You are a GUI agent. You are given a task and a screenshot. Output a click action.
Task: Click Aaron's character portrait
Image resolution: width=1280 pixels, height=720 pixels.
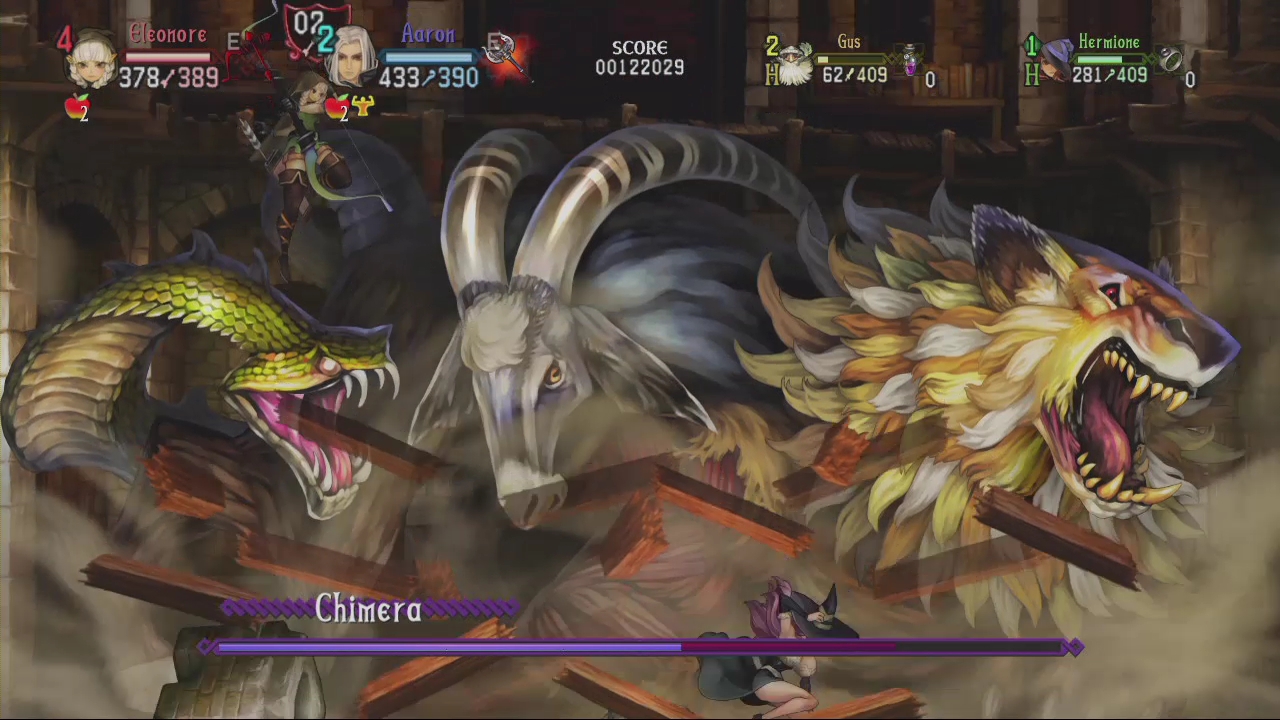352,55
